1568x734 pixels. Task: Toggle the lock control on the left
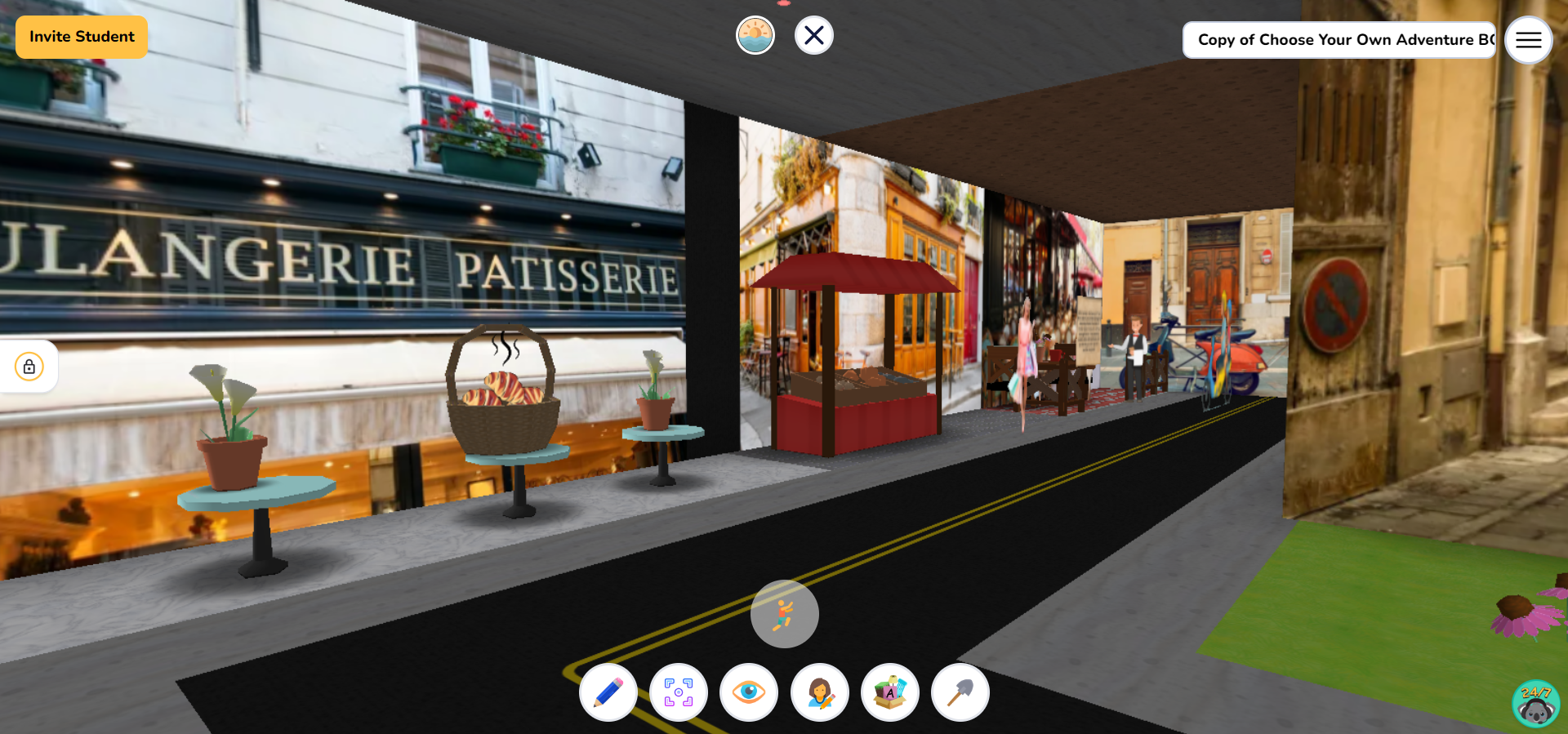click(x=29, y=367)
